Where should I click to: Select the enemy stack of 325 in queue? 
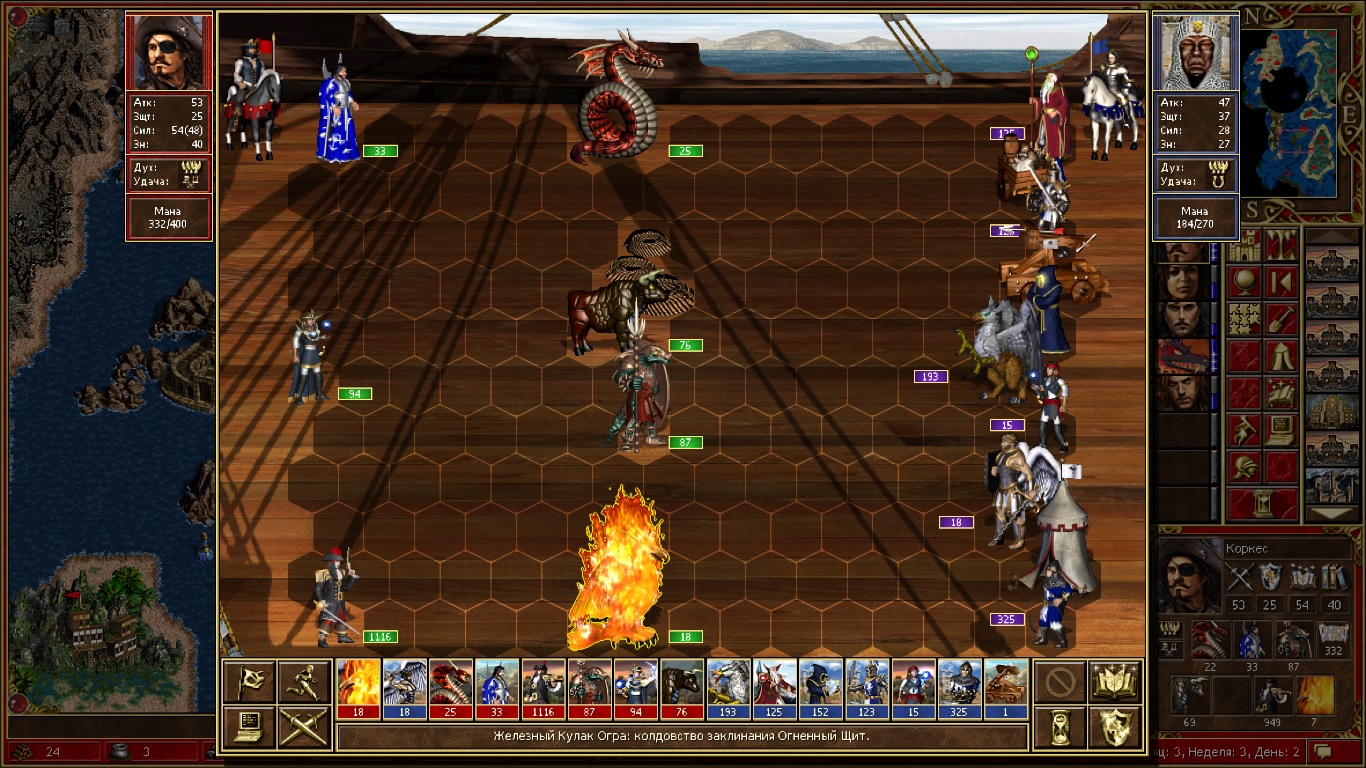960,688
